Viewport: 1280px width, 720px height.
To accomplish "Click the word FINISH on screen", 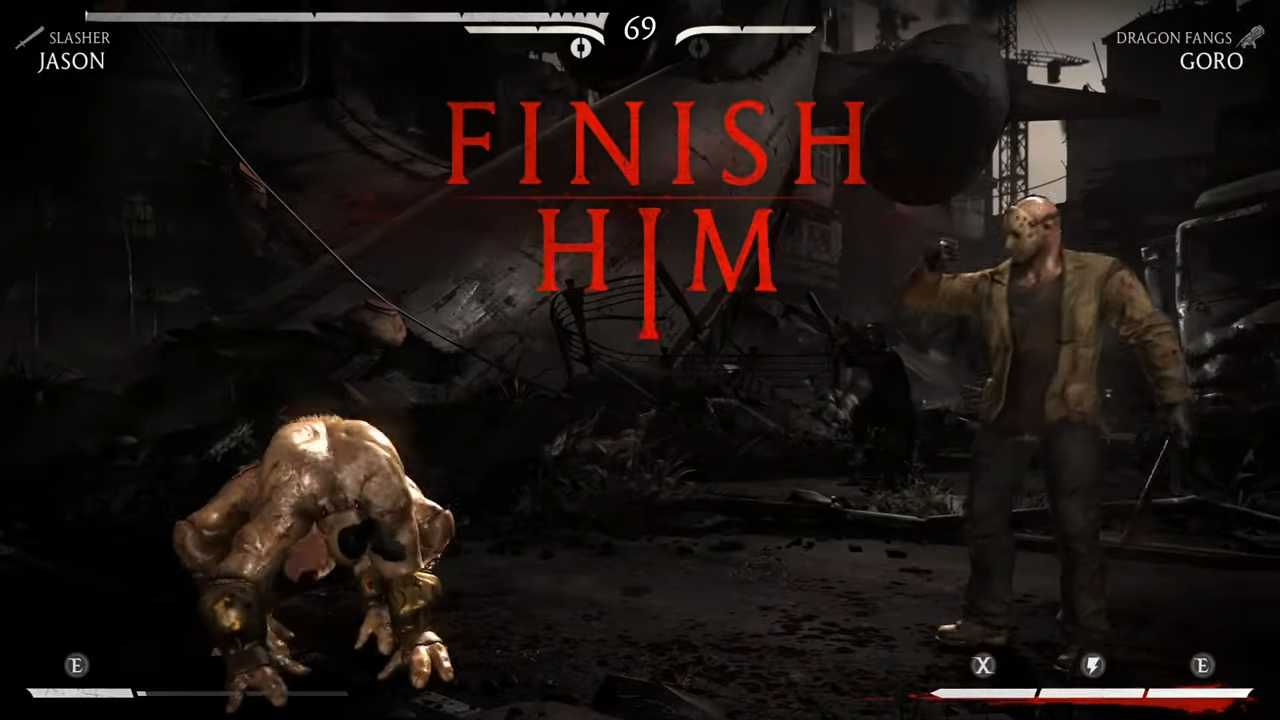I will point(655,145).
